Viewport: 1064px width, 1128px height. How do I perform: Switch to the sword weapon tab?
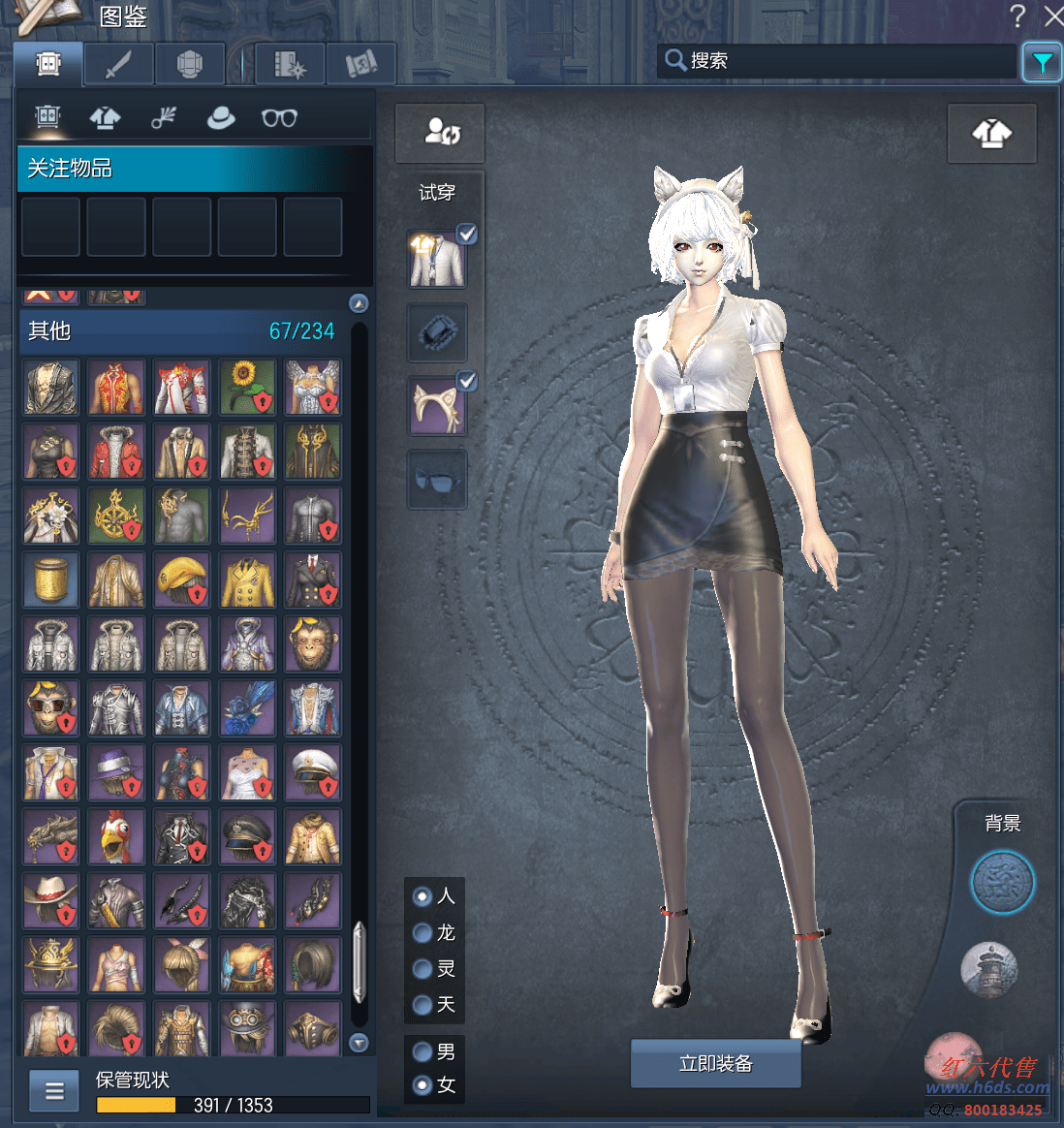tap(118, 65)
